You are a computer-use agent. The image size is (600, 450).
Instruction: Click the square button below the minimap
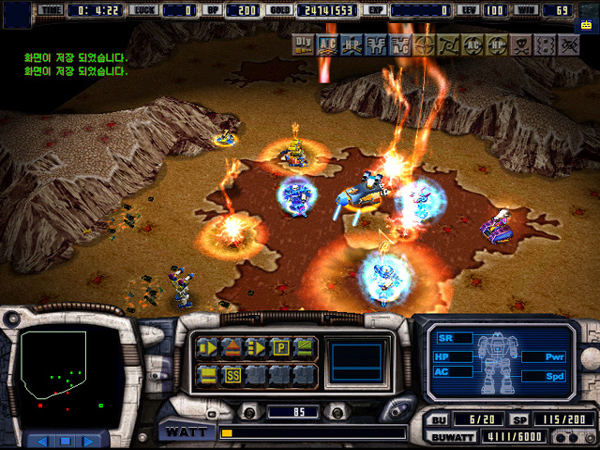[64, 440]
